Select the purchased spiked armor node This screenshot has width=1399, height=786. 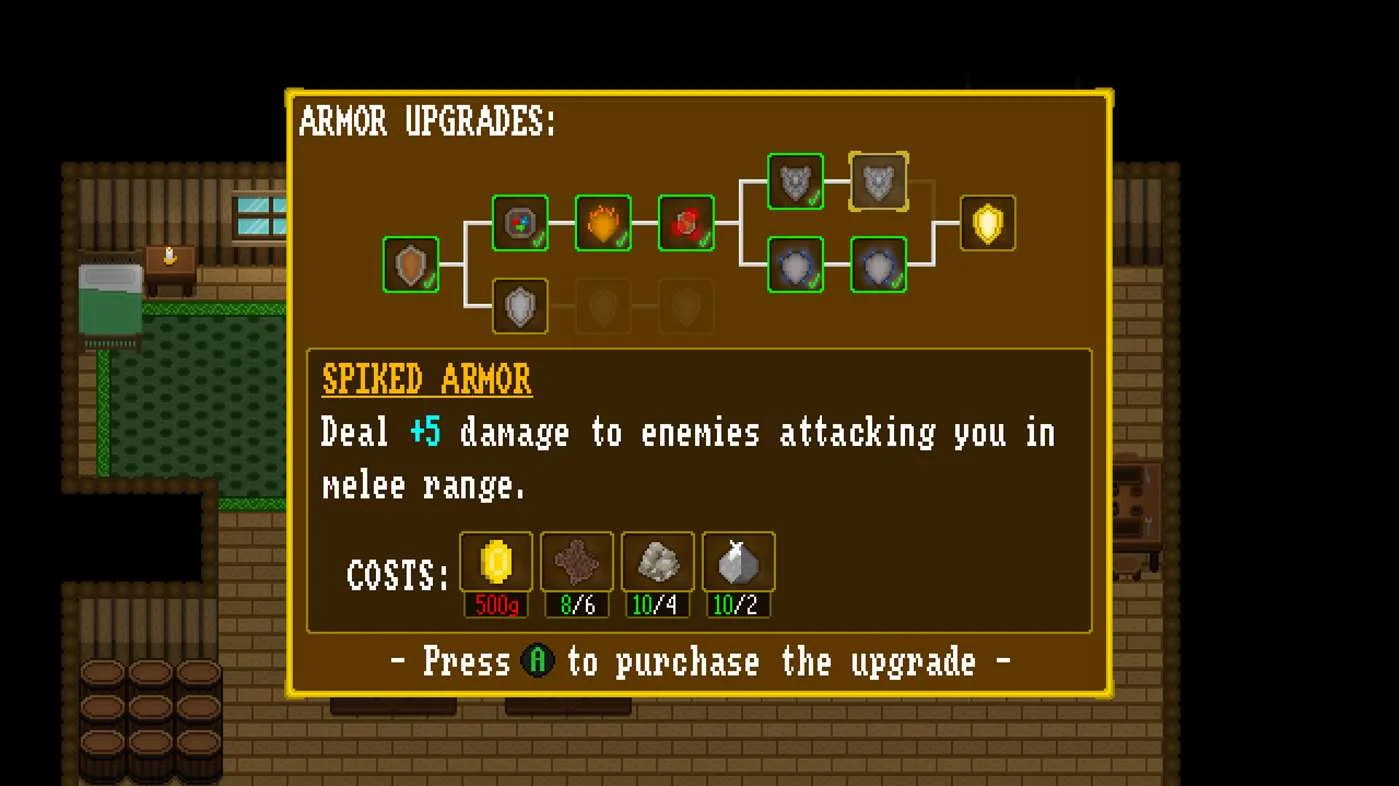pos(795,181)
